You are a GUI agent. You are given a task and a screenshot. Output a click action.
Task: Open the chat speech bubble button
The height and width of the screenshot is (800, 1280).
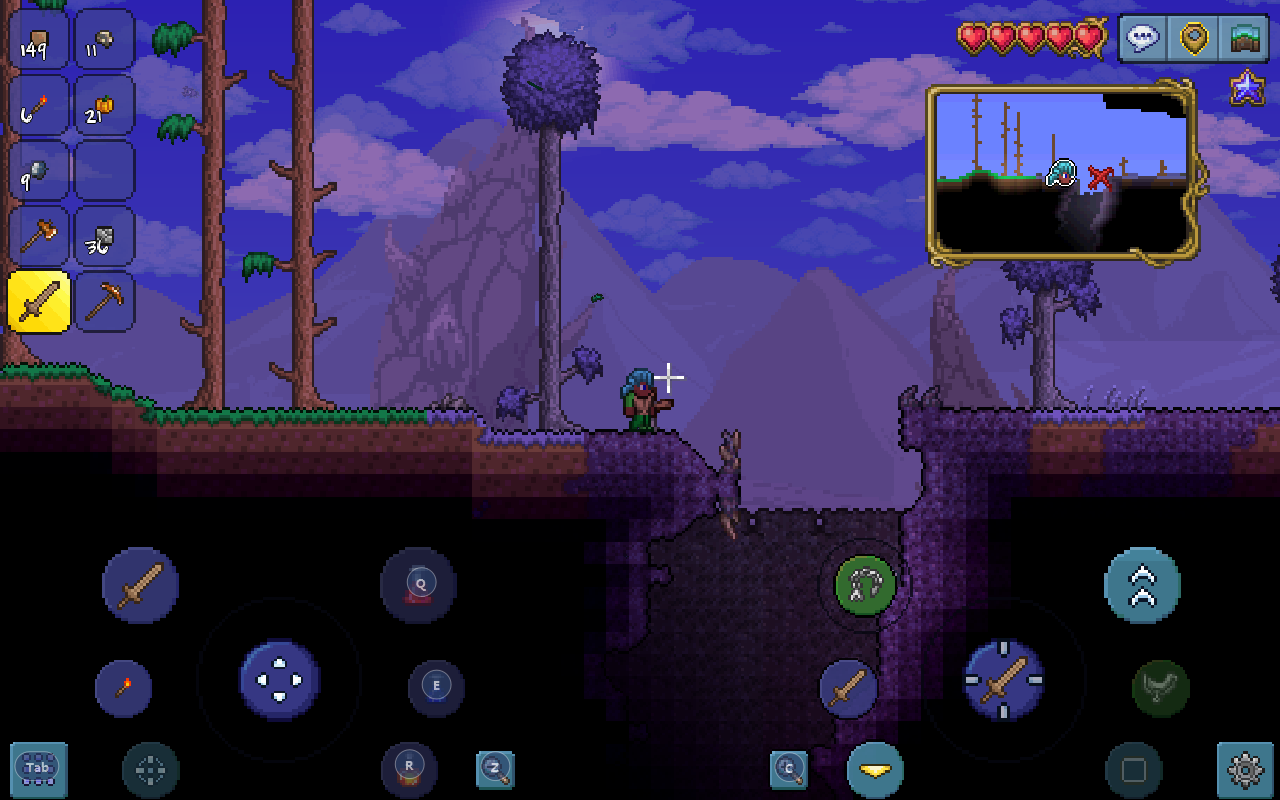(1143, 38)
